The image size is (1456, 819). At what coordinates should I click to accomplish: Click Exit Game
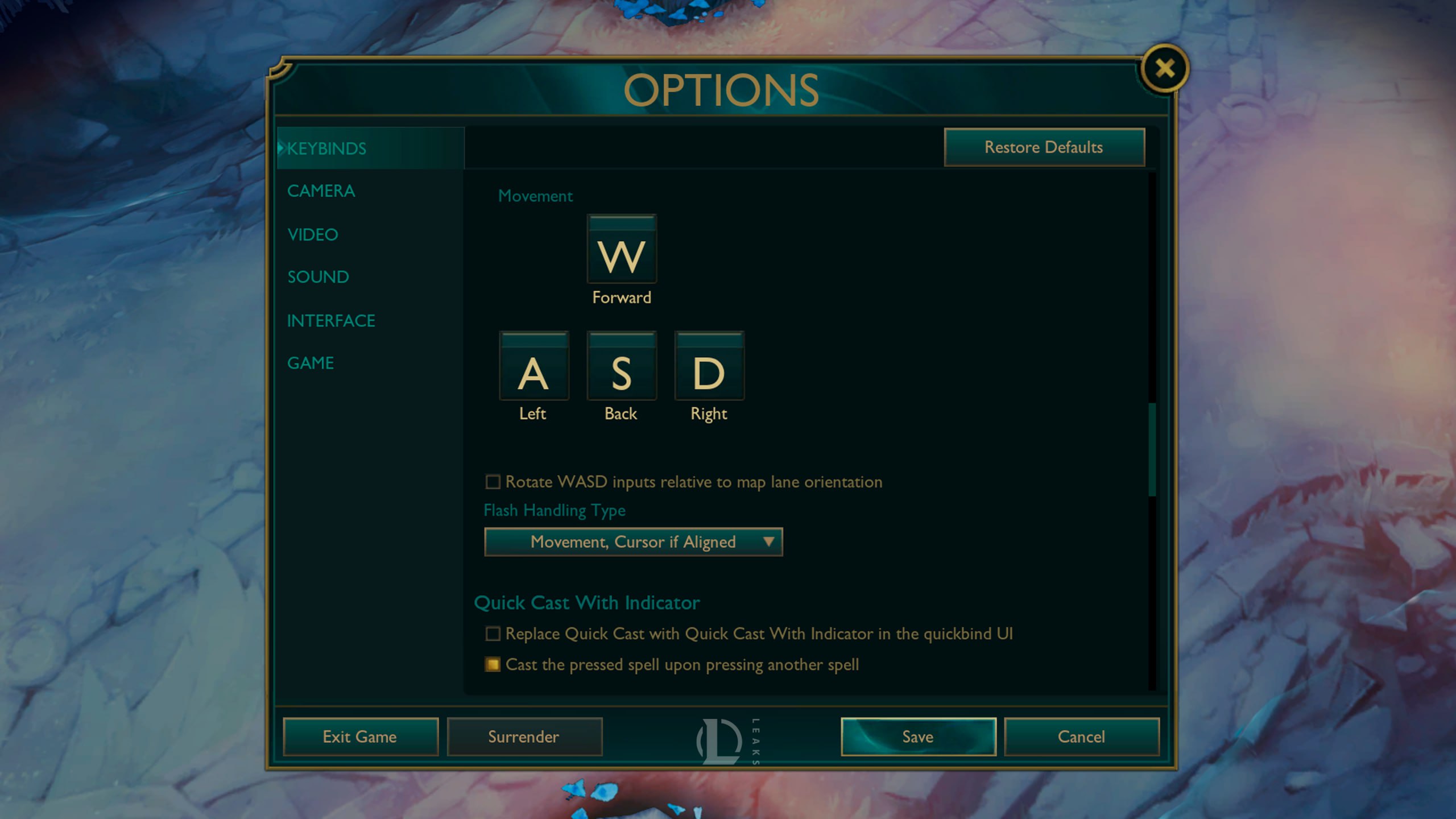[359, 737]
